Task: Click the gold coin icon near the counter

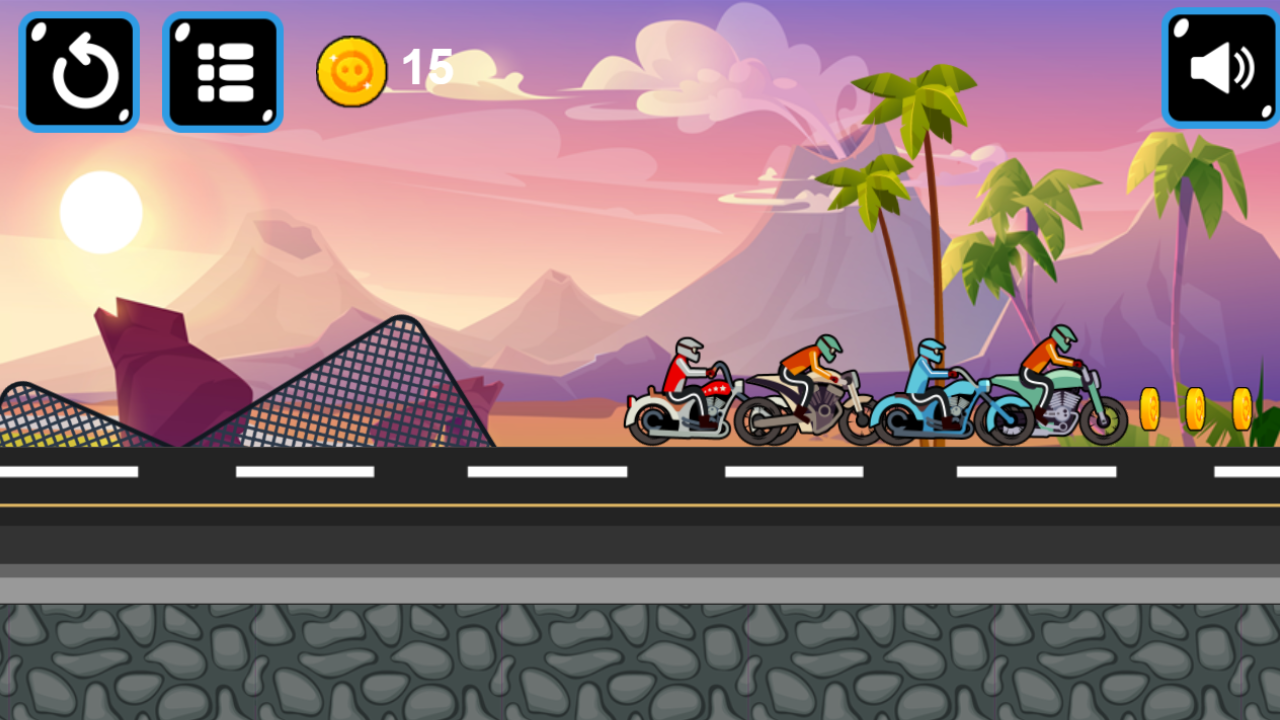Action: point(351,68)
